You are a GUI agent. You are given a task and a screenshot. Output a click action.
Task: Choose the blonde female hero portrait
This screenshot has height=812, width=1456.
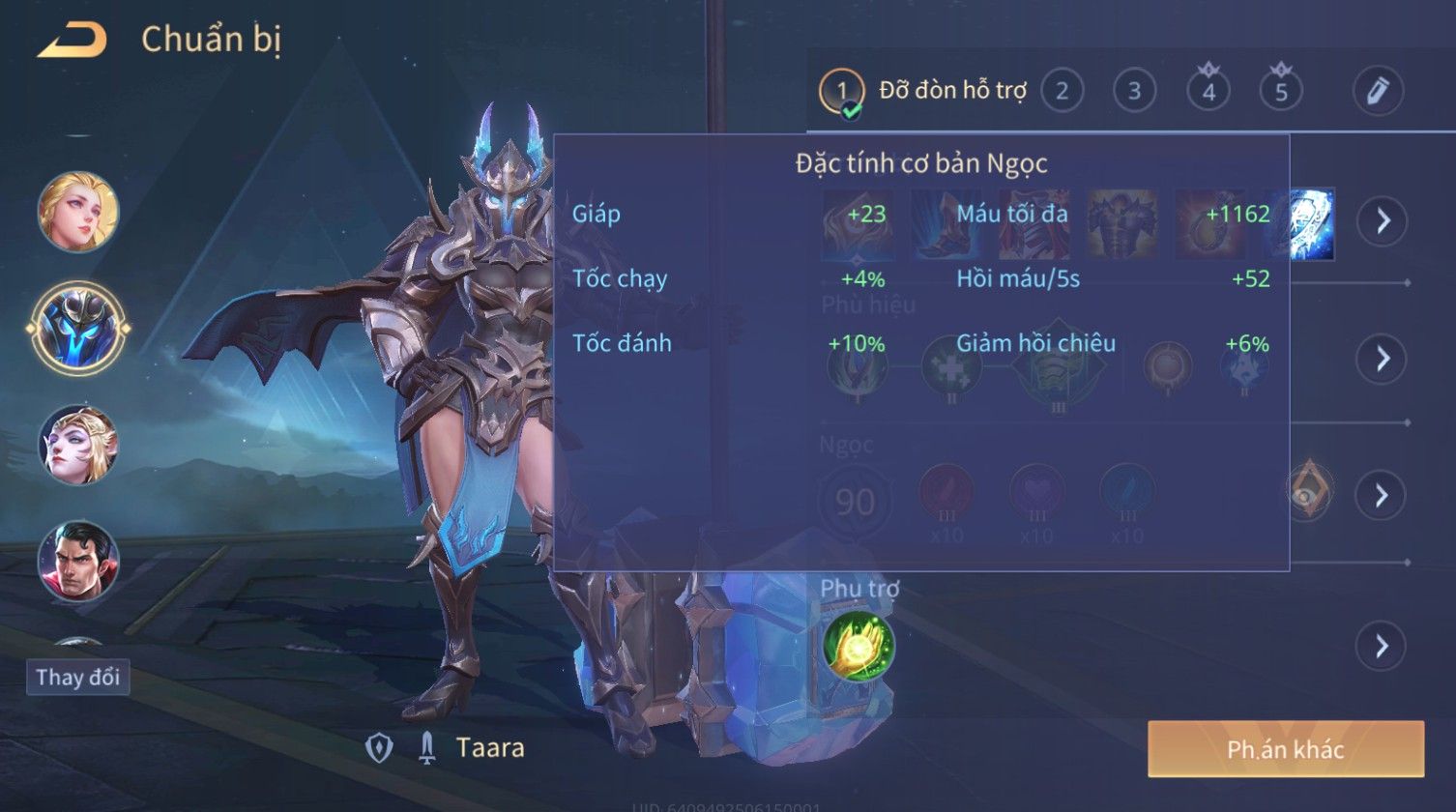coord(78,212)
